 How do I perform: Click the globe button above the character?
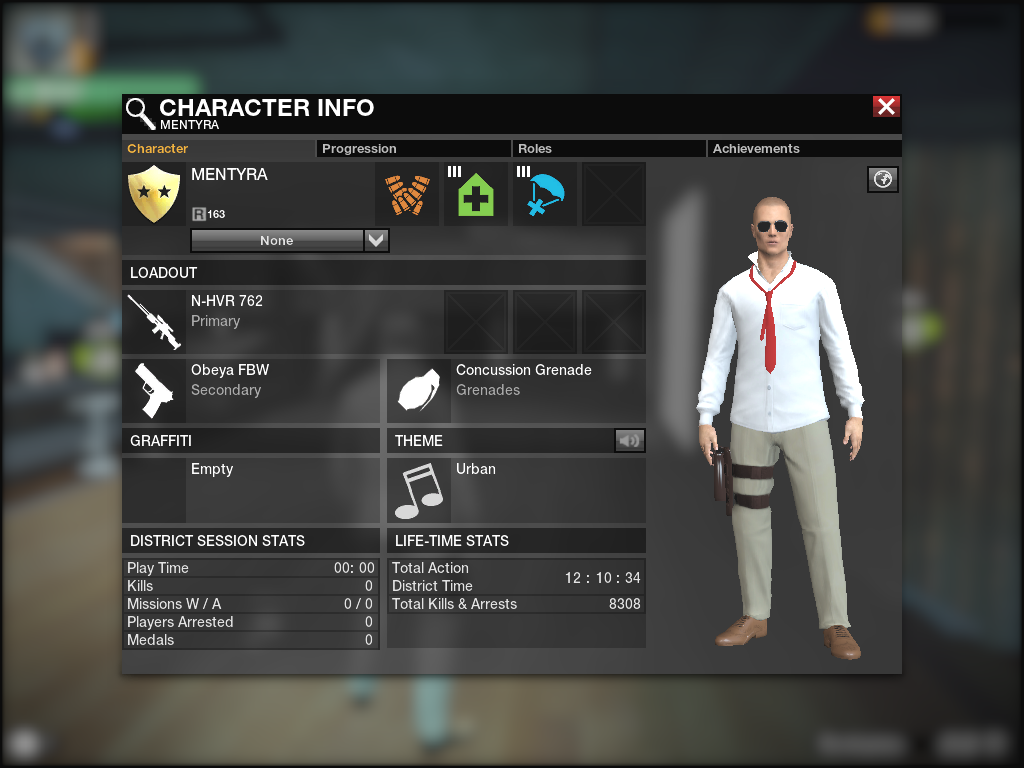coord(883,179)
